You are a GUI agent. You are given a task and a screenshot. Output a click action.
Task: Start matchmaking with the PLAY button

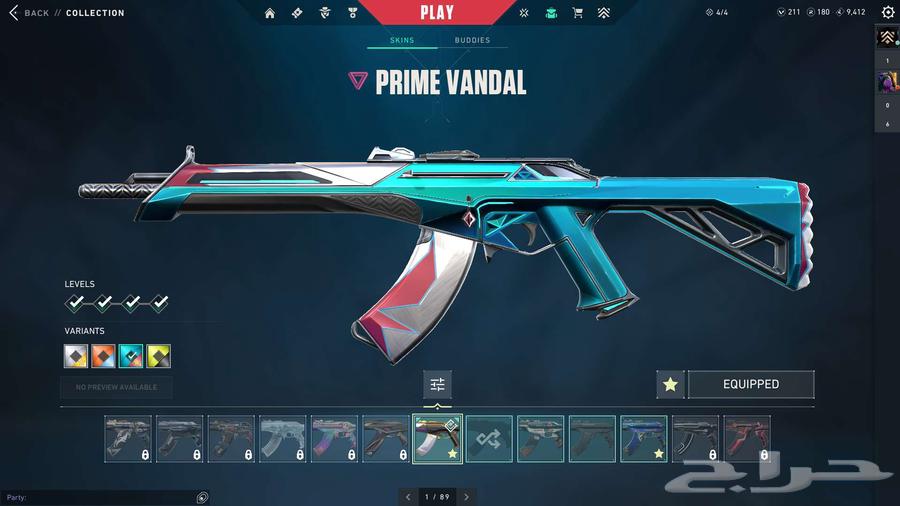pyautogui.click(x=436, y=13)
